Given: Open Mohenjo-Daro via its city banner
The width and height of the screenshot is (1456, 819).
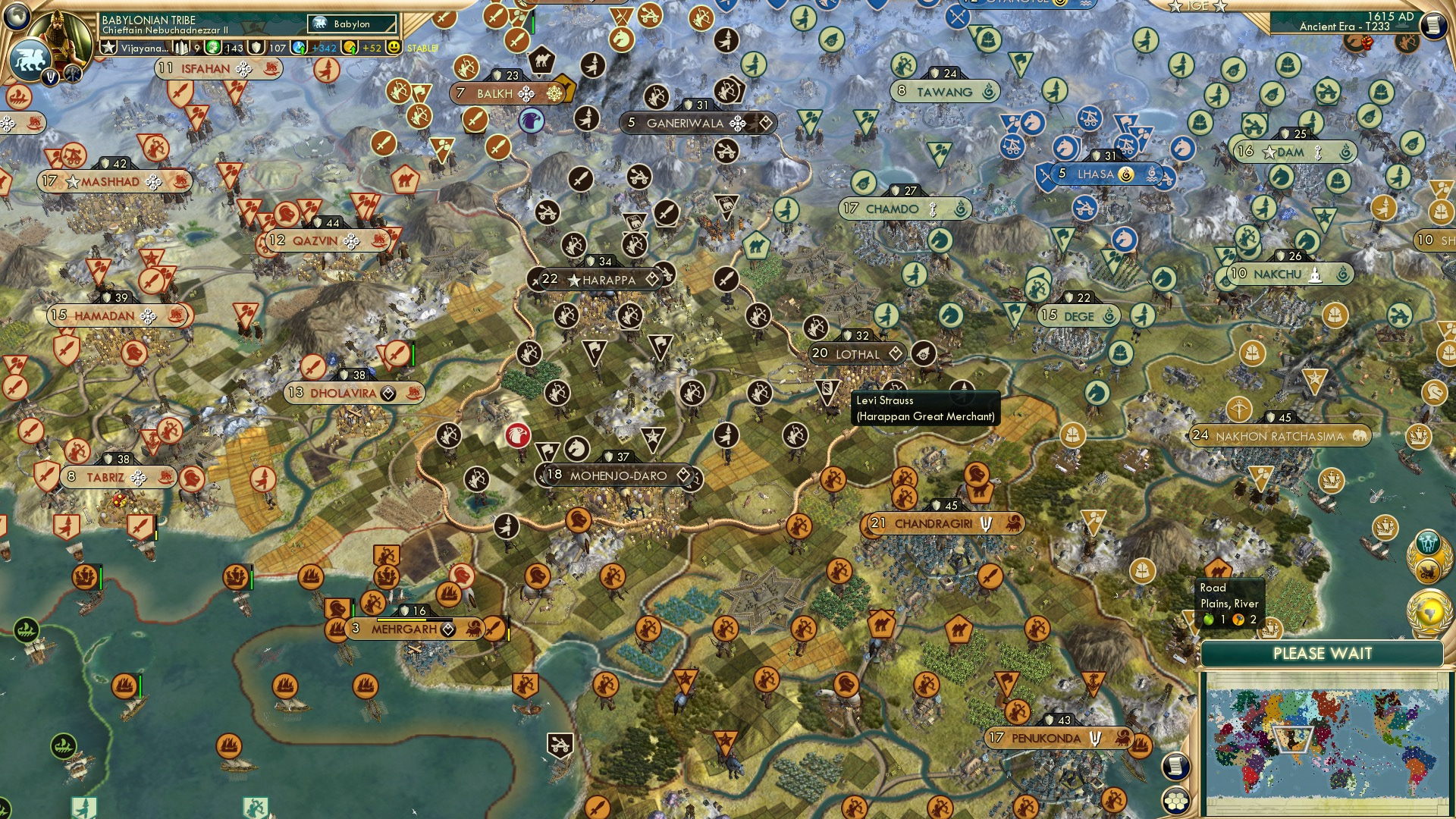Looking at the screenshot, I should click(617, 476).
